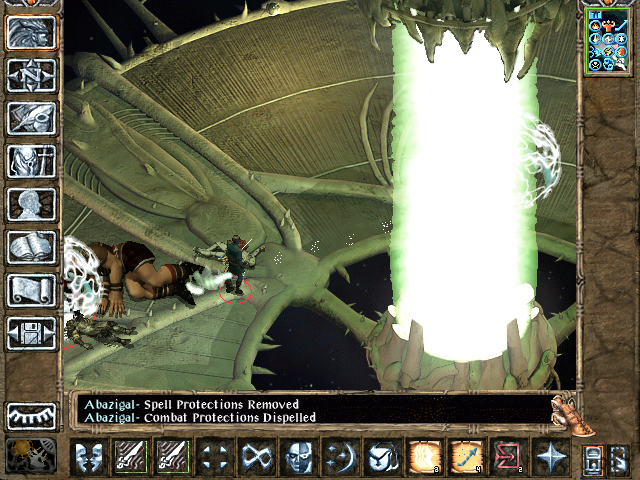Open the options menu with the floppy disk button
The width and height of the screenshot is (640, 480).
click(x=31, y=333)
